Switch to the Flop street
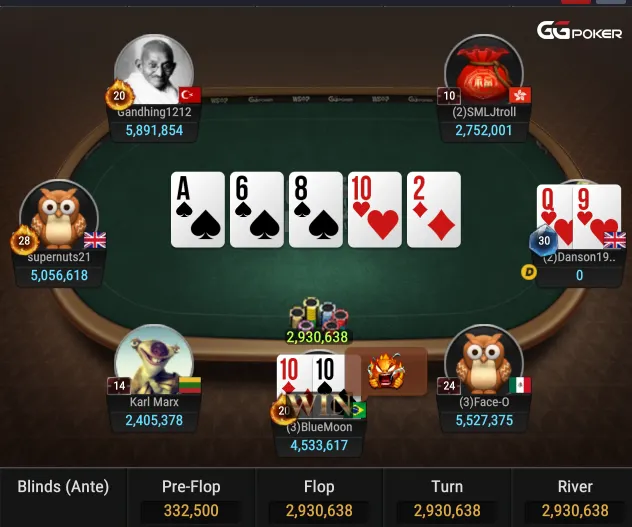 [318, 498]
